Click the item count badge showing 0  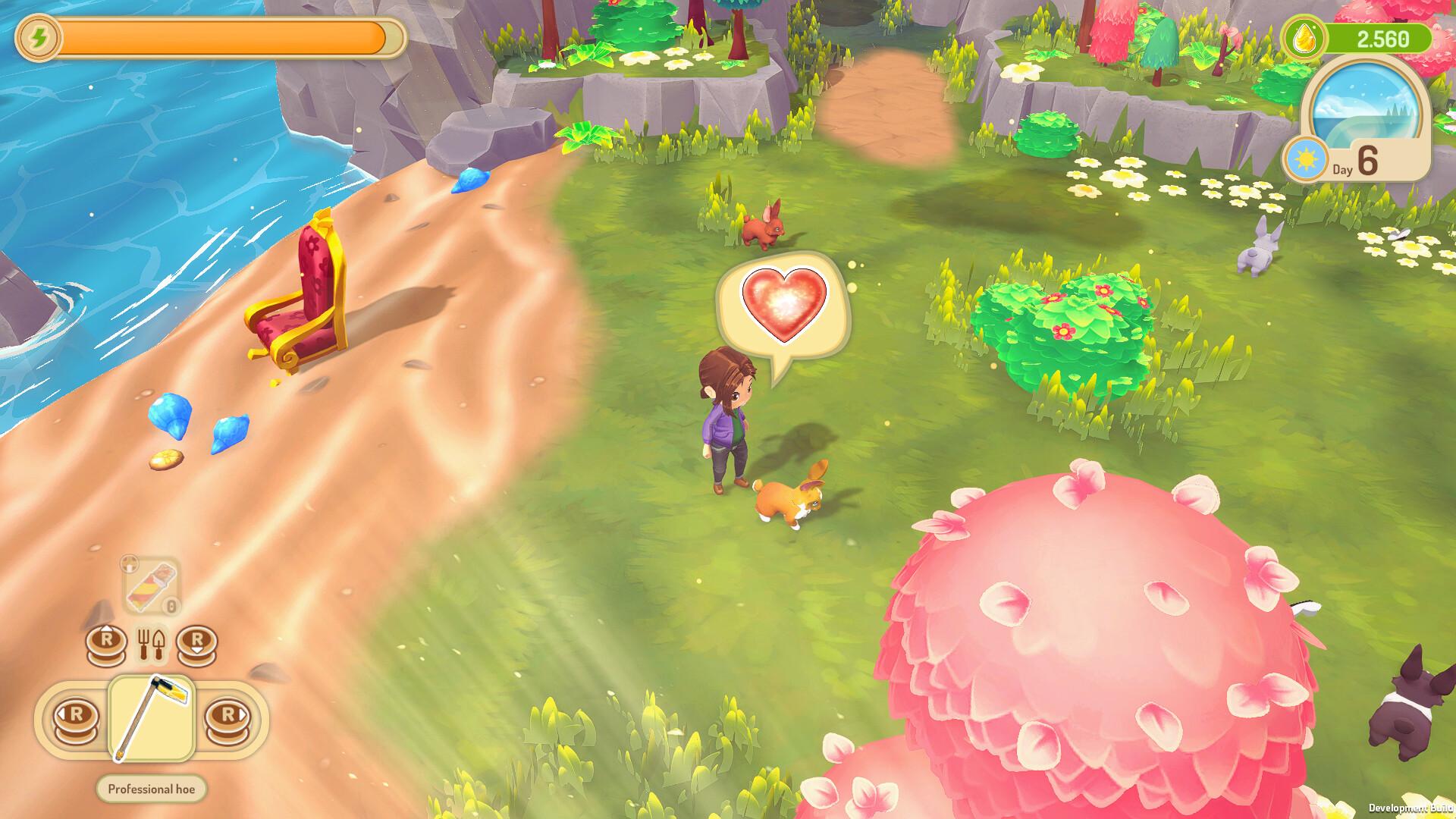click(x=169, y=607)
